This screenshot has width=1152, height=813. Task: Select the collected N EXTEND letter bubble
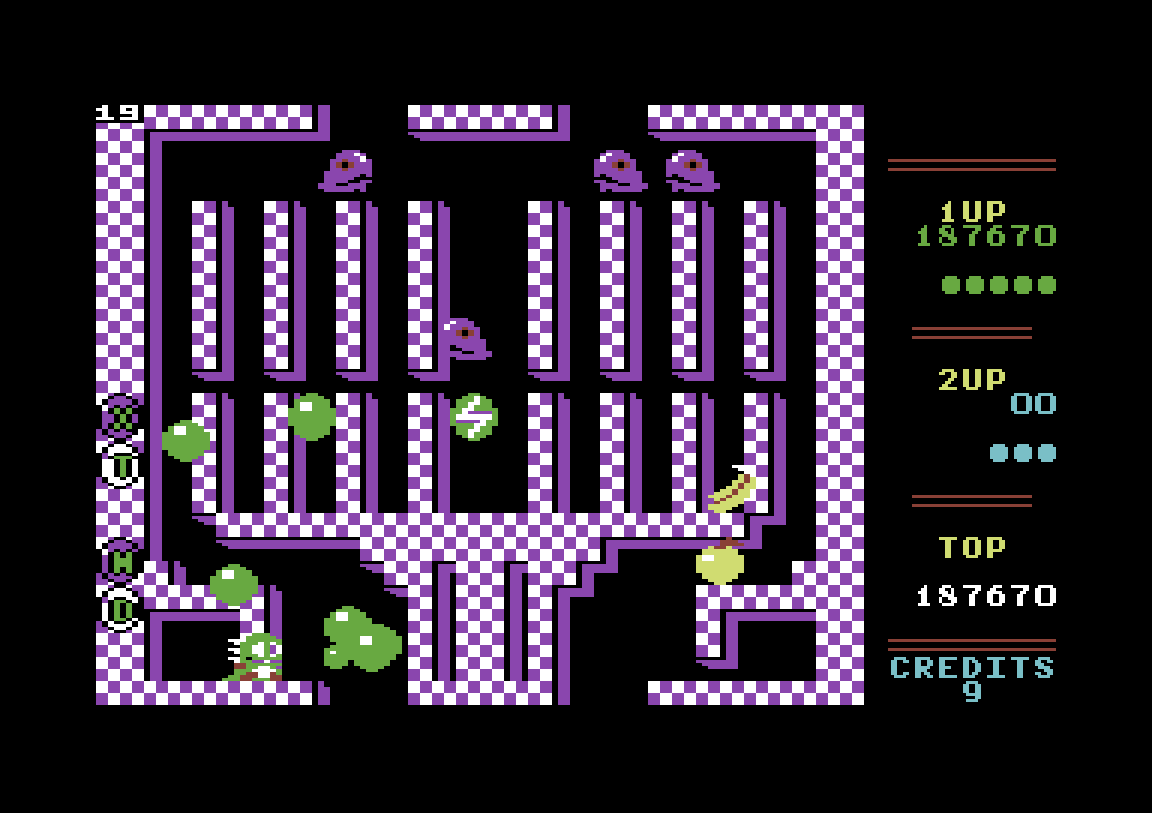121,561
